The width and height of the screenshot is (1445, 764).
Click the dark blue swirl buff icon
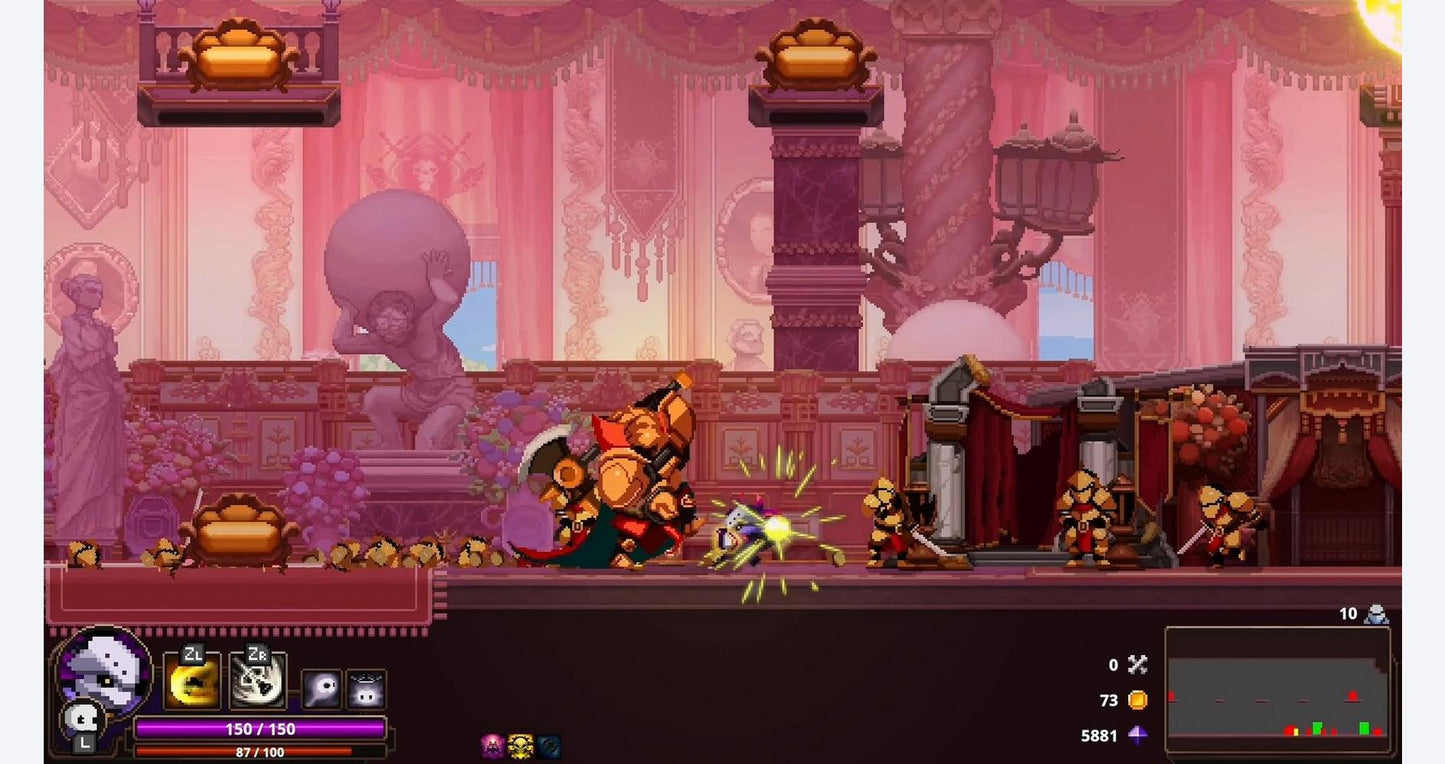coord(547,746)
